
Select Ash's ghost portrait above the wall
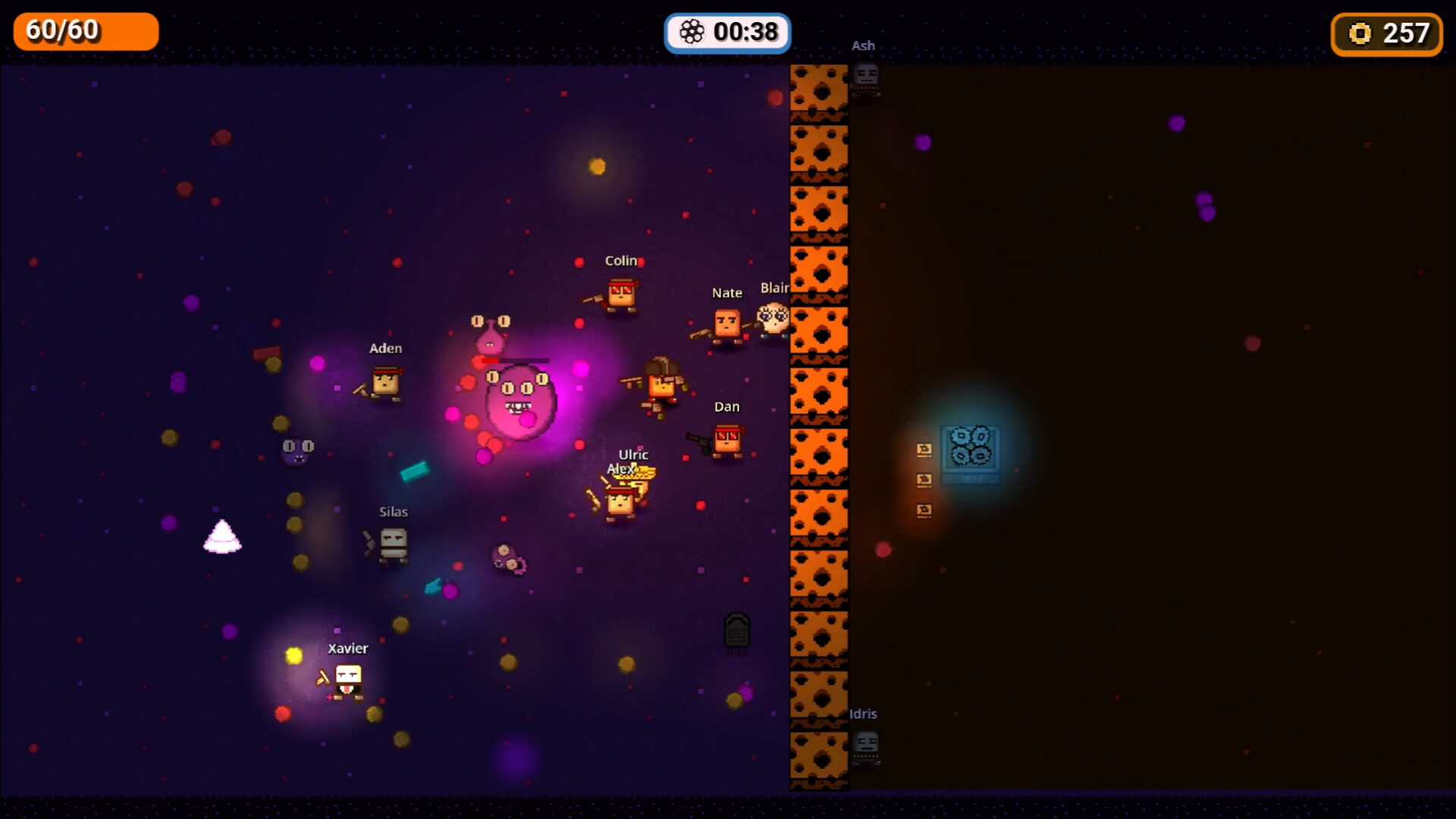(x=864, y=76)
